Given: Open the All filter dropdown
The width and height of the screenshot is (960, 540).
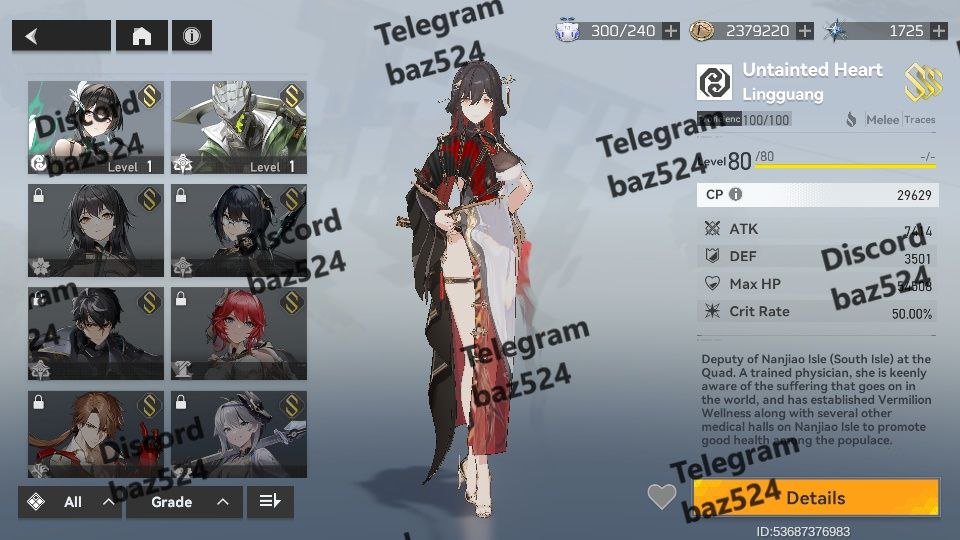Looking at the screenshot, I should [70, 502].
